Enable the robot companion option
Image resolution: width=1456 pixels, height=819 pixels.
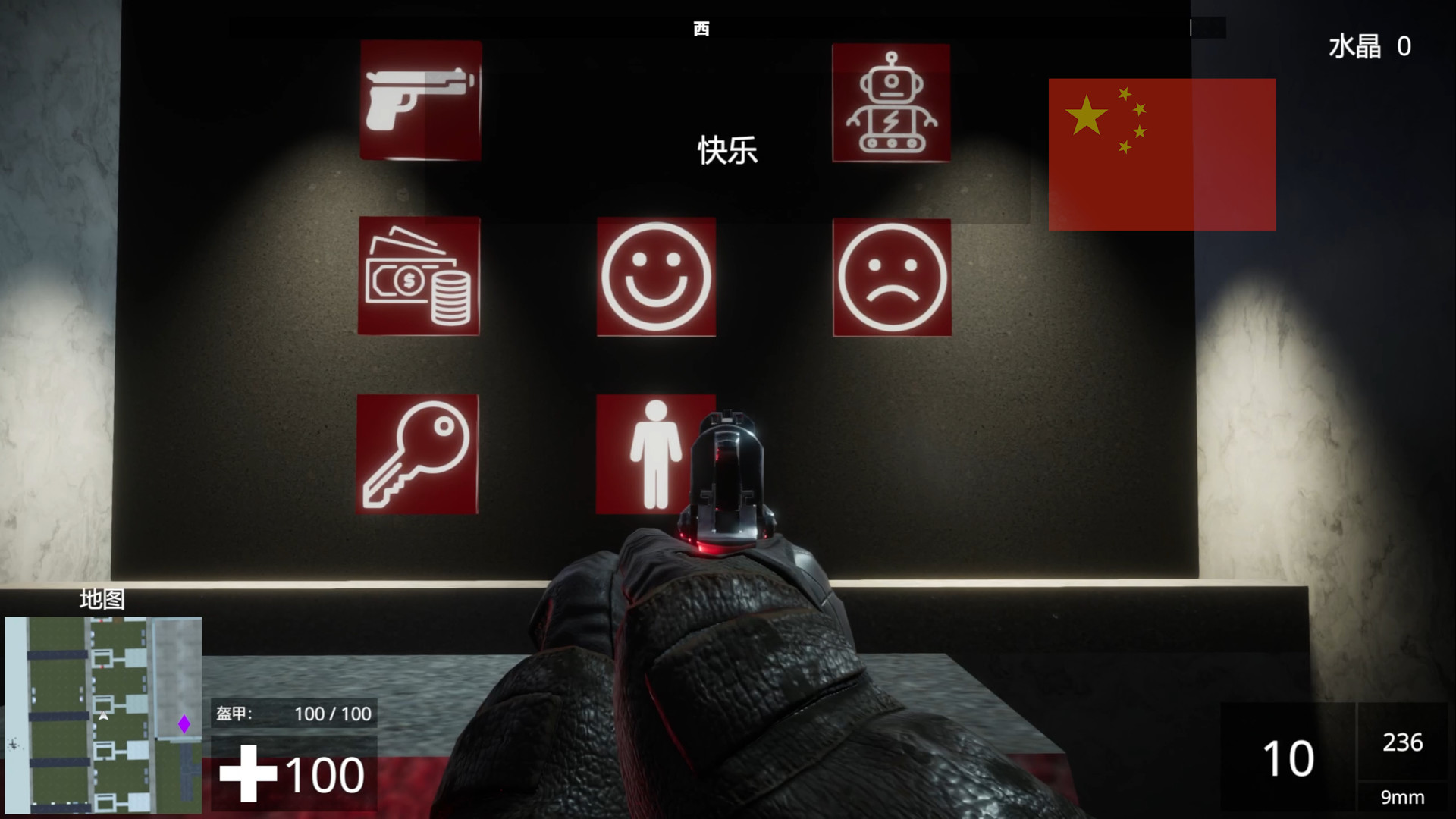tap(892, 102)
